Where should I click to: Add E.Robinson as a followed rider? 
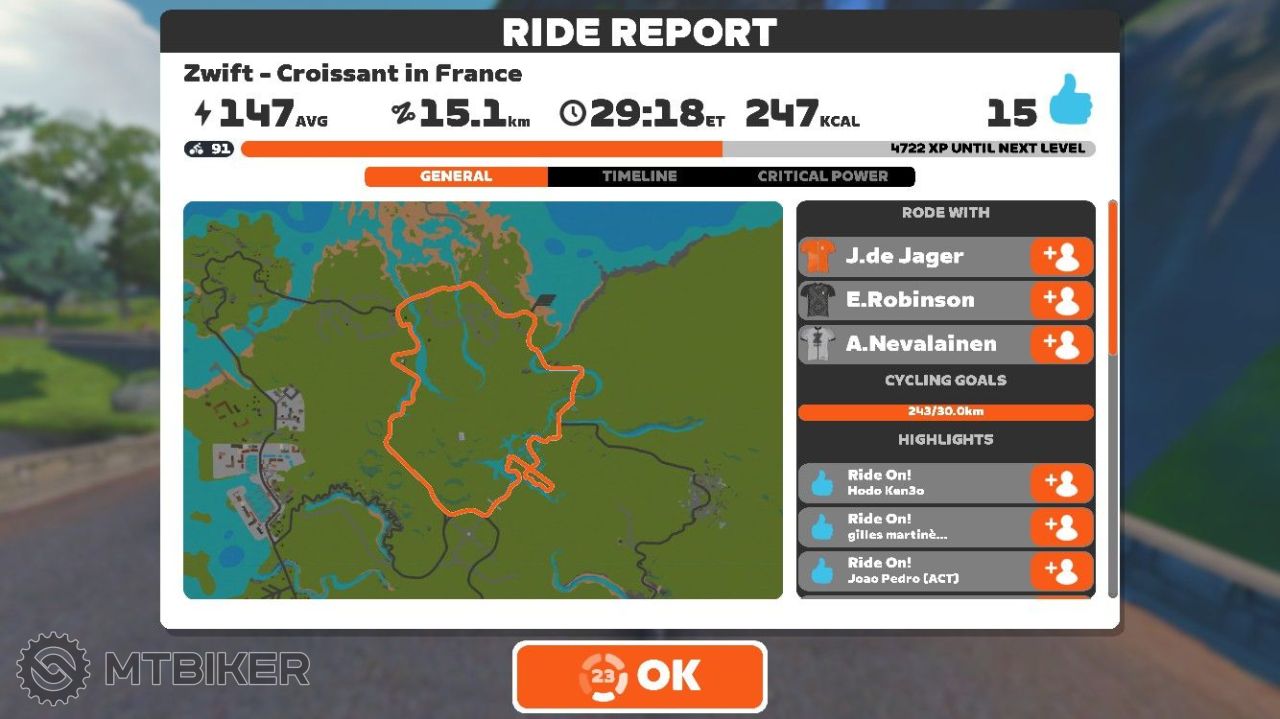click(x=1061, y=300)
